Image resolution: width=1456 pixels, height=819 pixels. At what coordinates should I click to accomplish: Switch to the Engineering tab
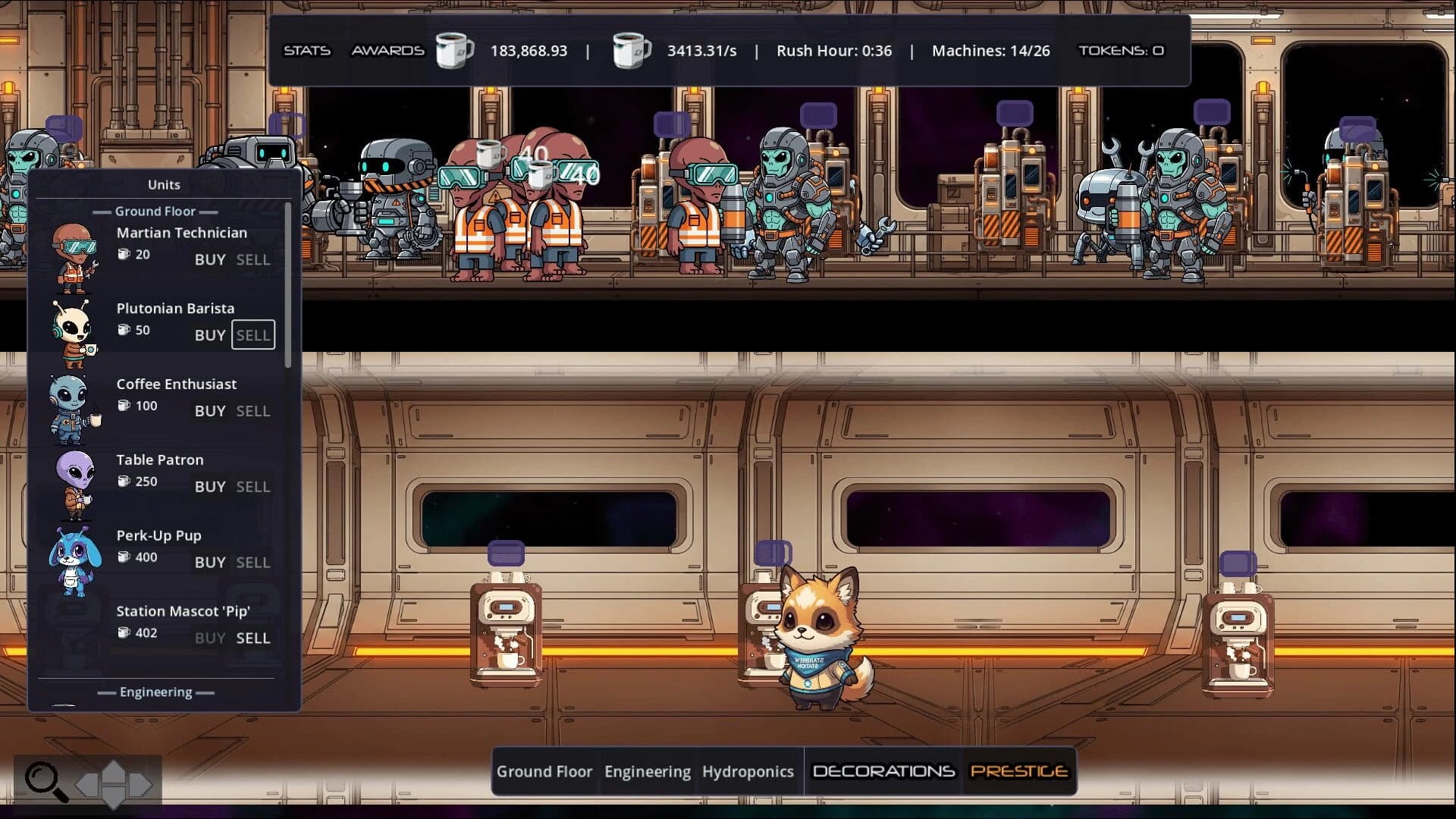pos(648,771)
